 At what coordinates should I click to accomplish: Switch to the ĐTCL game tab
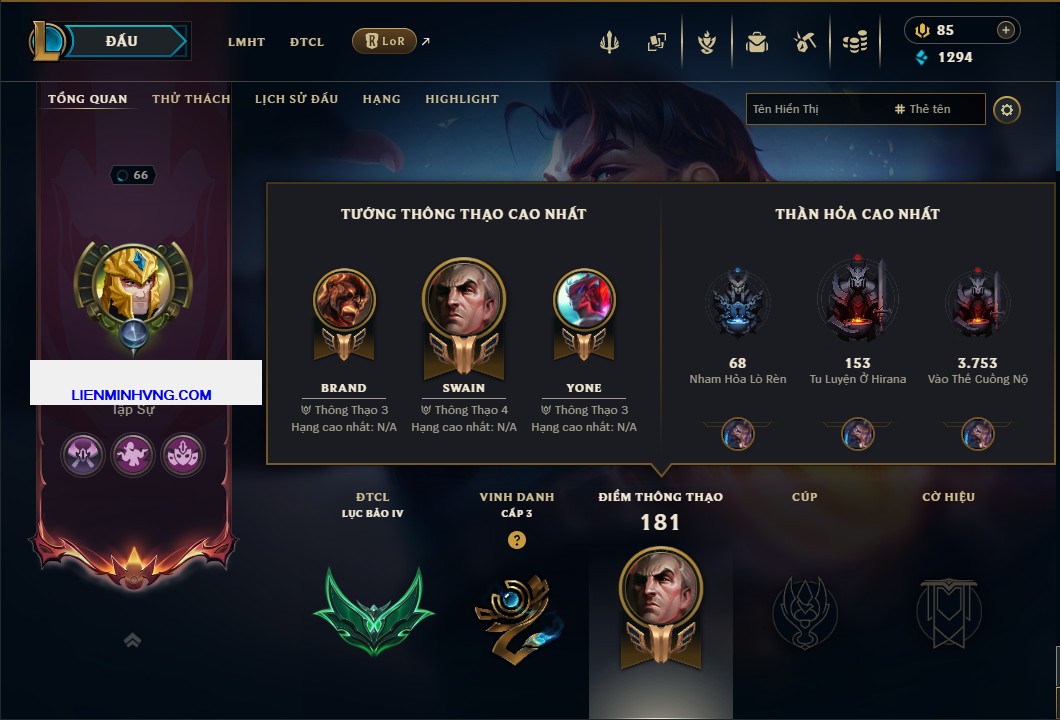pyautogui.click(x=307, y=42)
